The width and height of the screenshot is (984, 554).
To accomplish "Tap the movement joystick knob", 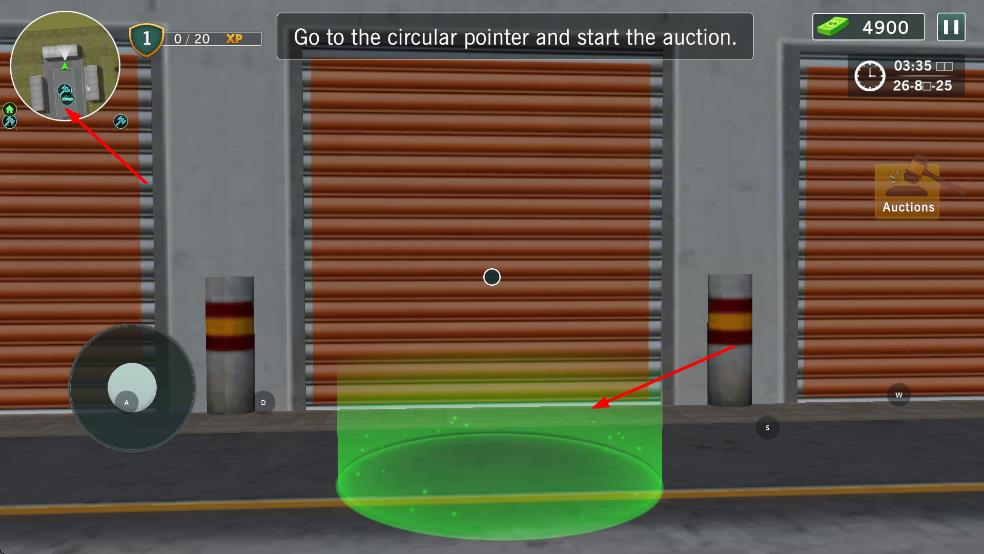I will (132, 387).
